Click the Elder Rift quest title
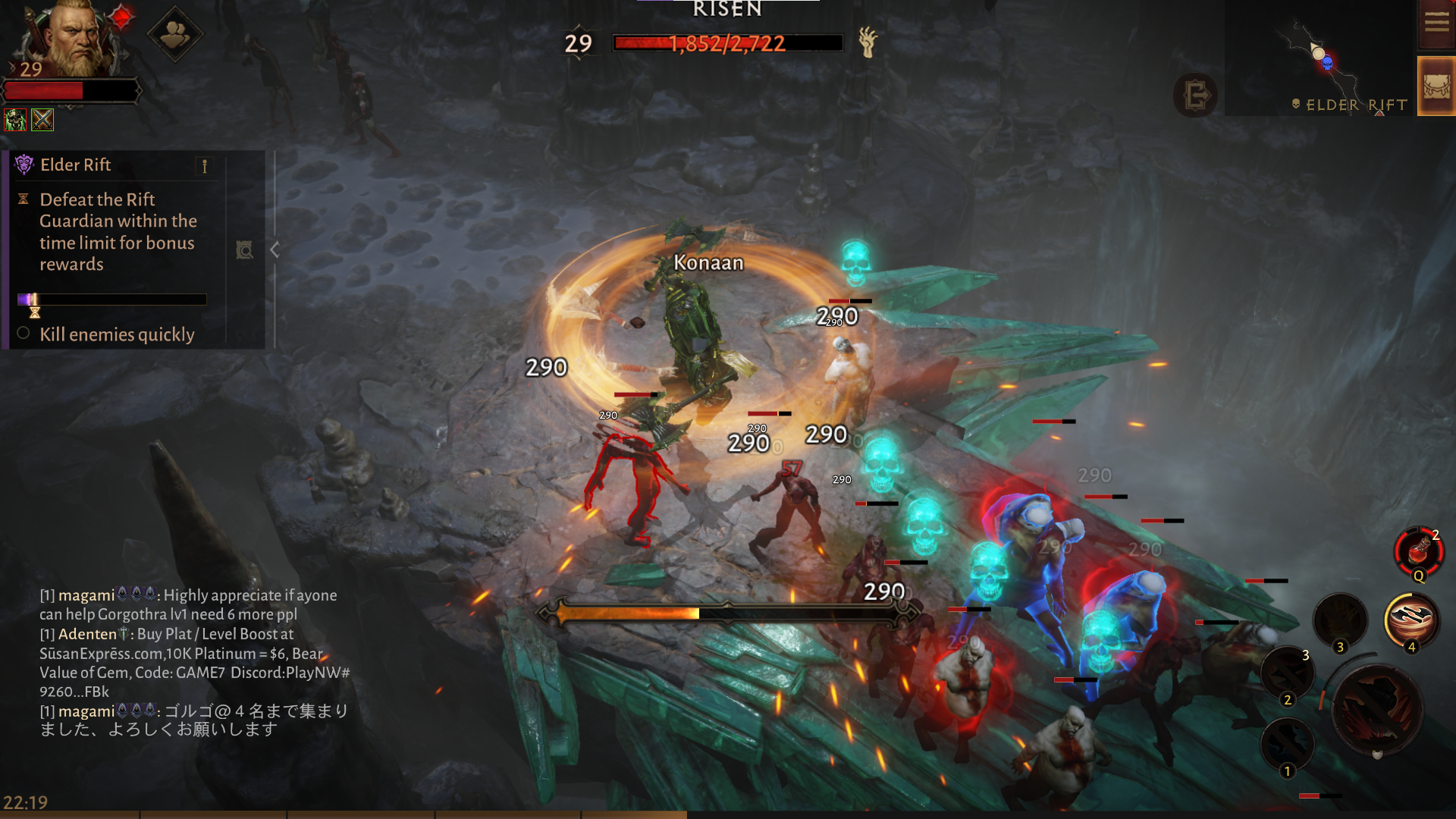1456x819 pixels. pyautogui.click(x=76, y=165)
